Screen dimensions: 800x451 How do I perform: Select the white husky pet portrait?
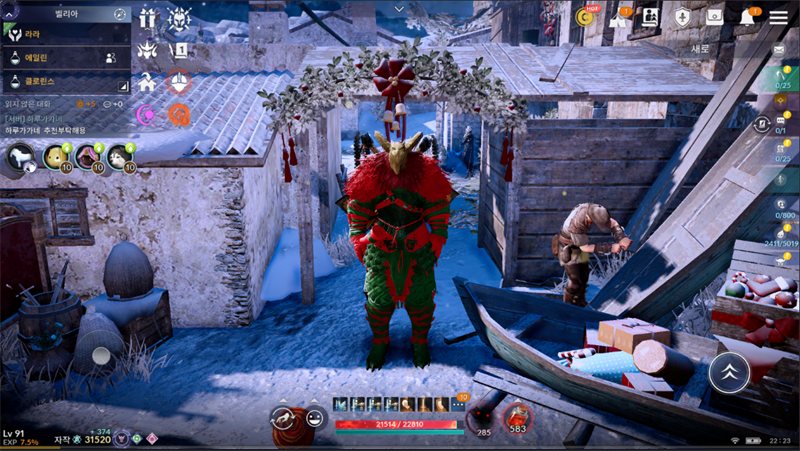tap(119, 158)
